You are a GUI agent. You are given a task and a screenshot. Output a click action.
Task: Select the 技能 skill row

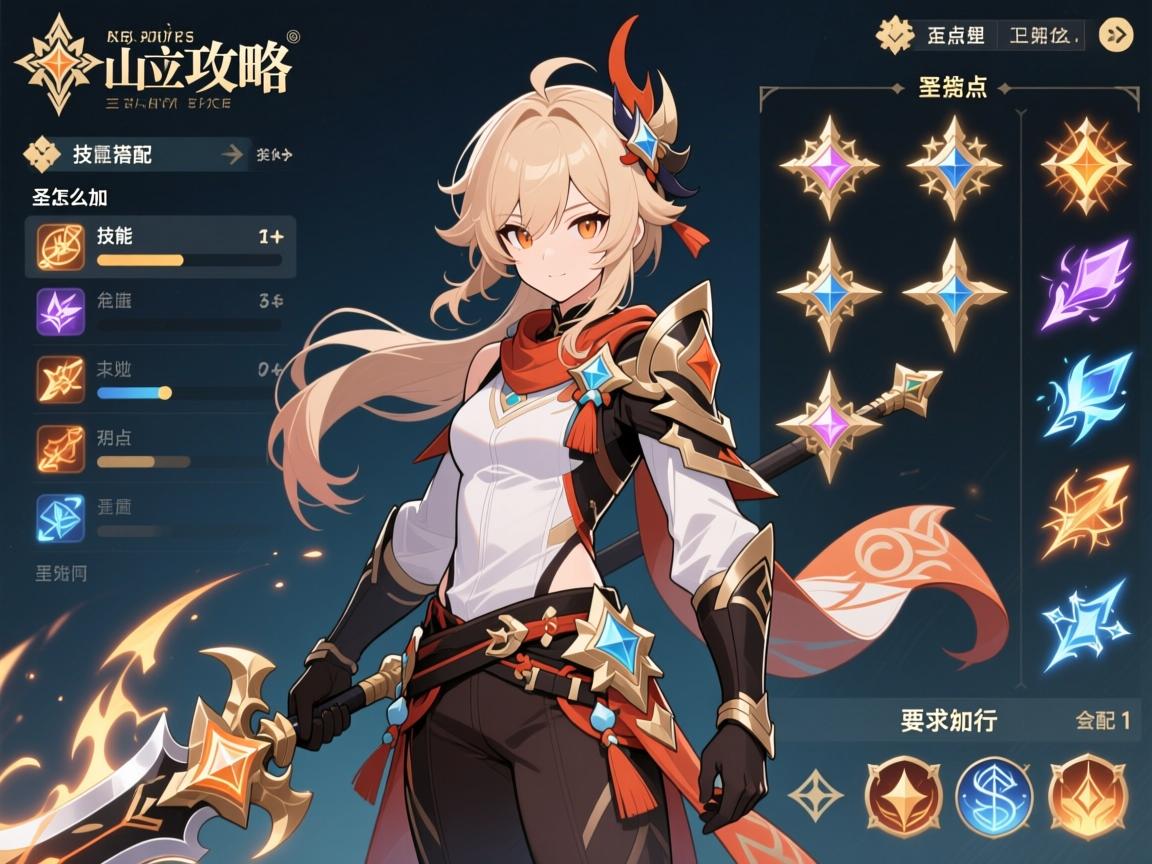click(160, 246)
